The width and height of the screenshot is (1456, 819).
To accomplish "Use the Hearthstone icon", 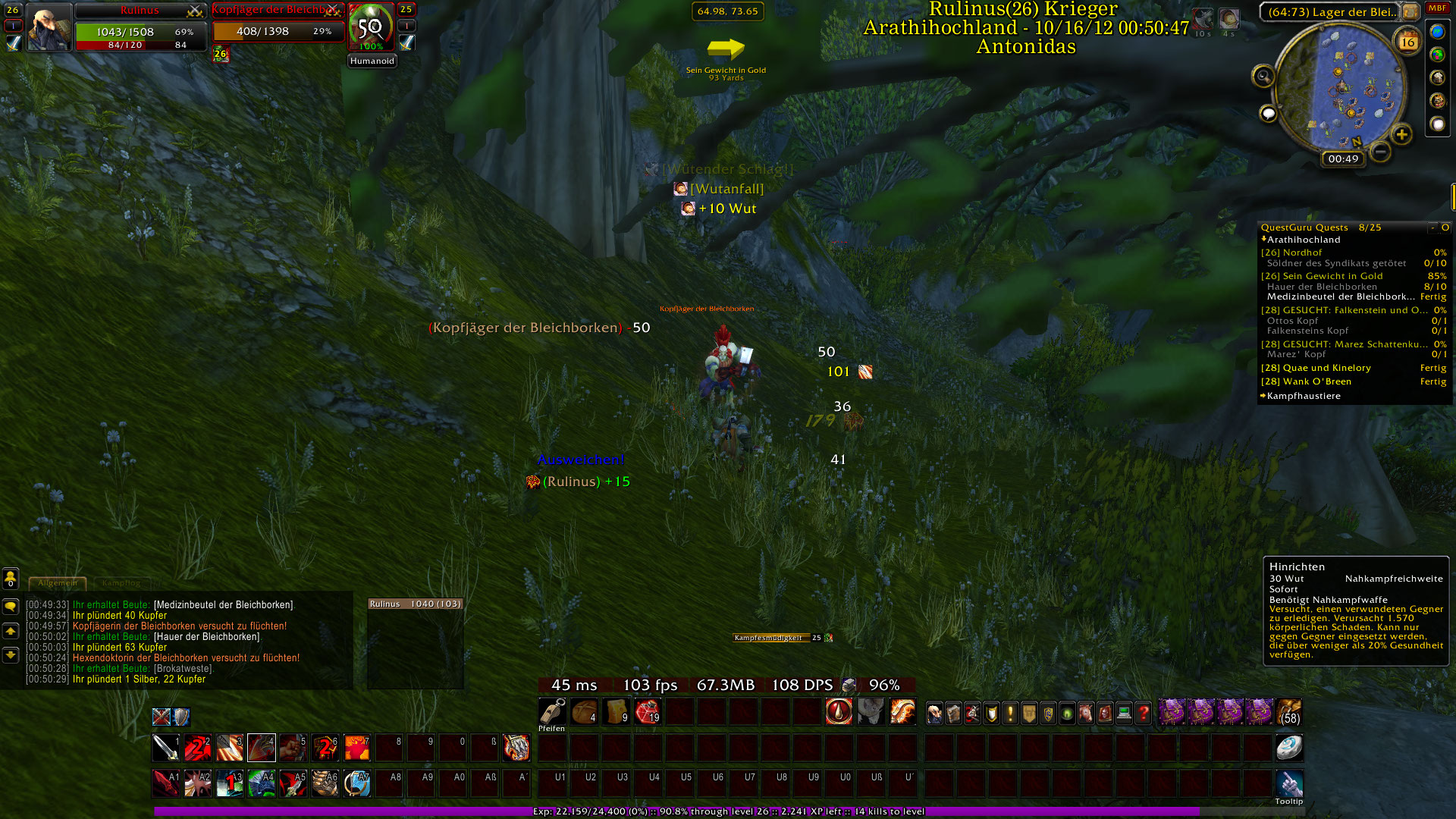I will tap(1288, 748).
